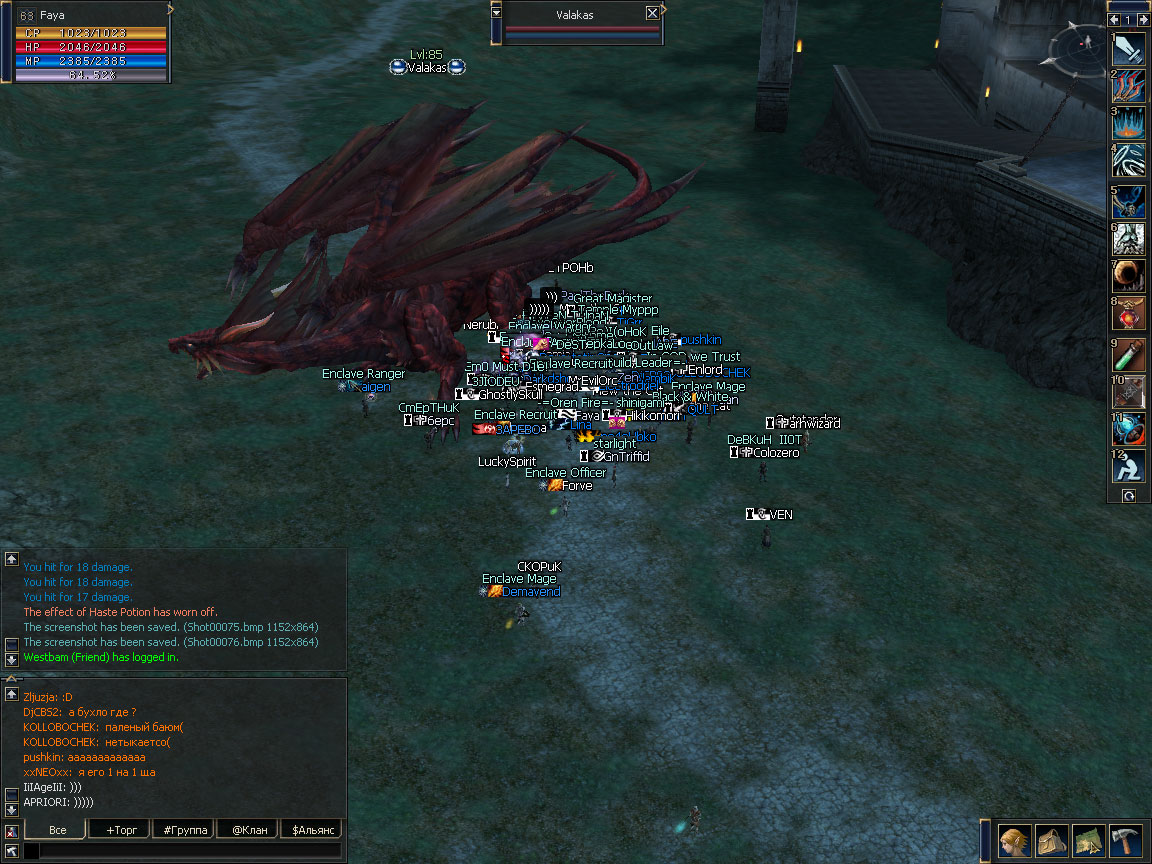Switch to the +Торг chat tab
The width and height of the screenshot is (1152, 864).
pos(118,830)
